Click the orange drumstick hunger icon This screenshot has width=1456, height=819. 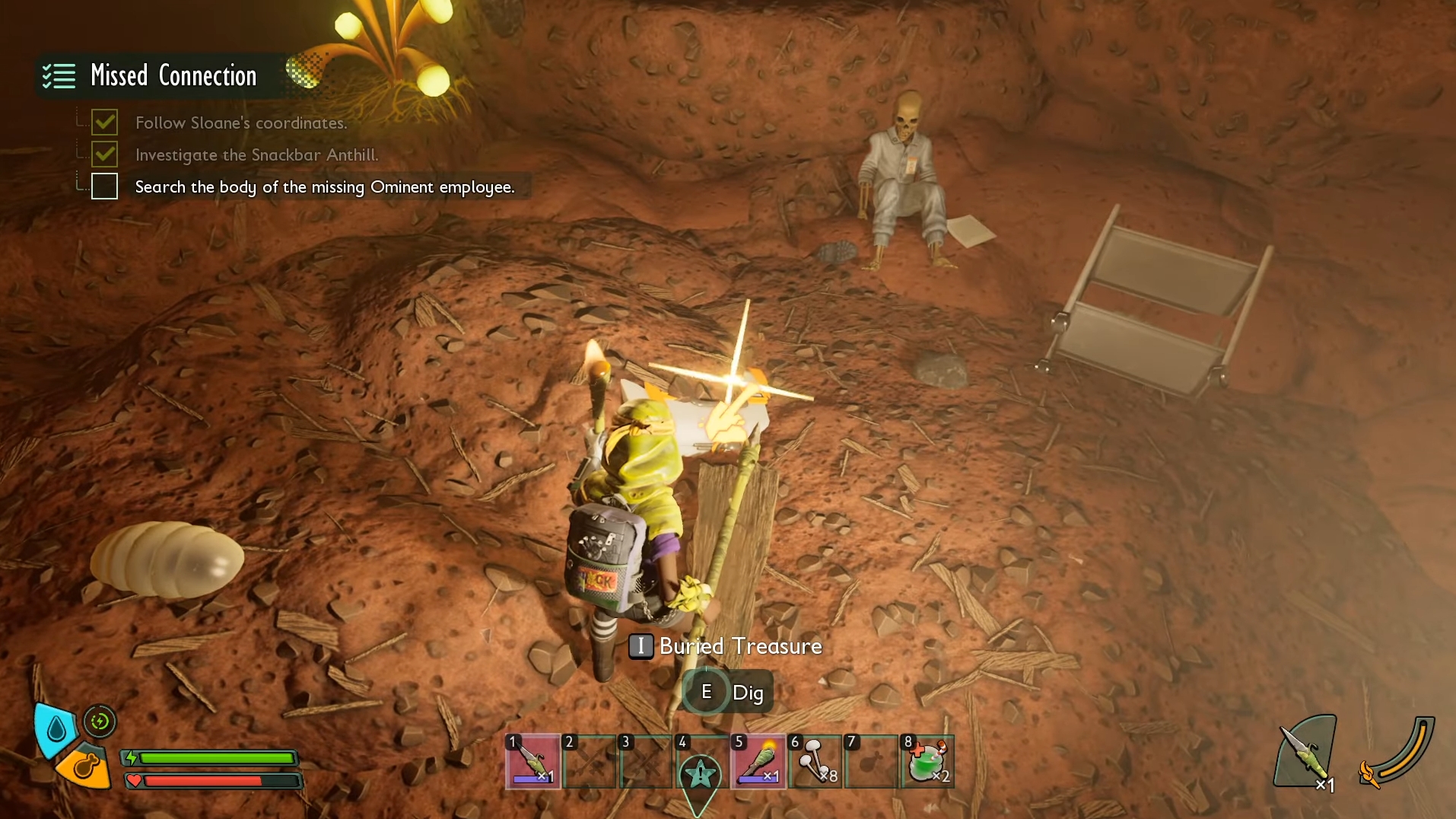pos(85,767)
